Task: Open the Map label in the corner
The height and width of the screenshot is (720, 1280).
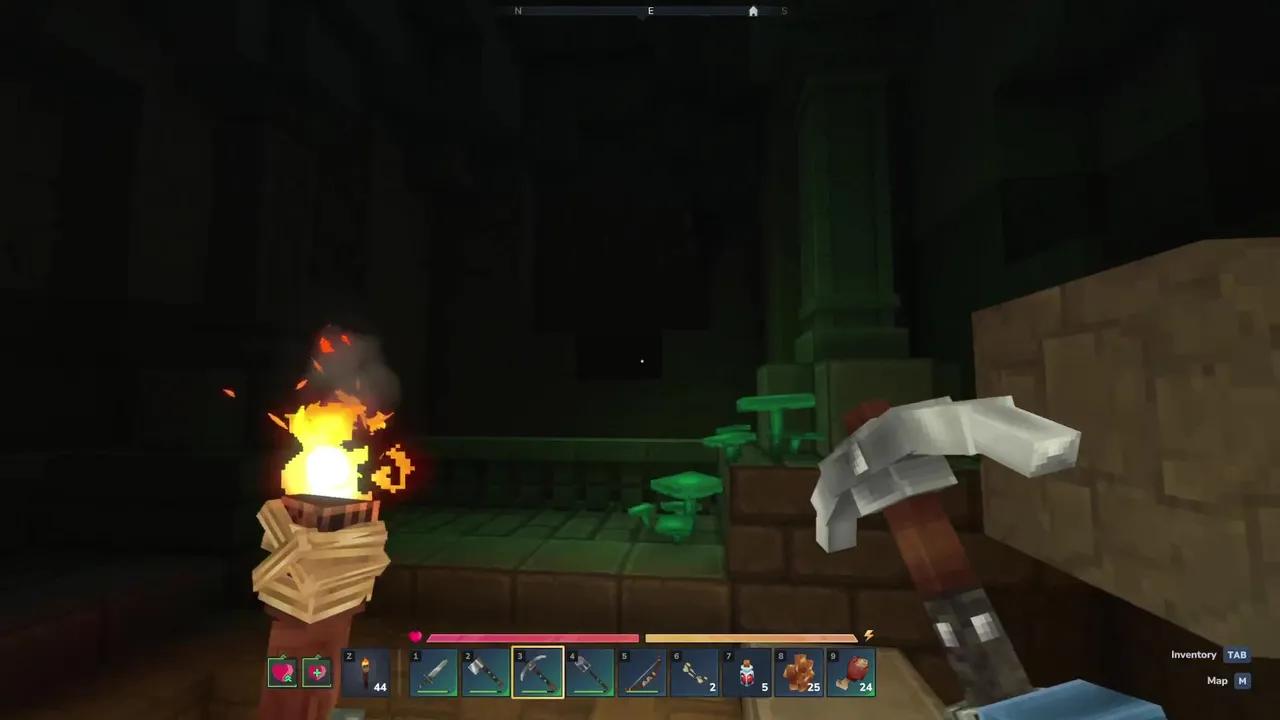Action: 1217,680
